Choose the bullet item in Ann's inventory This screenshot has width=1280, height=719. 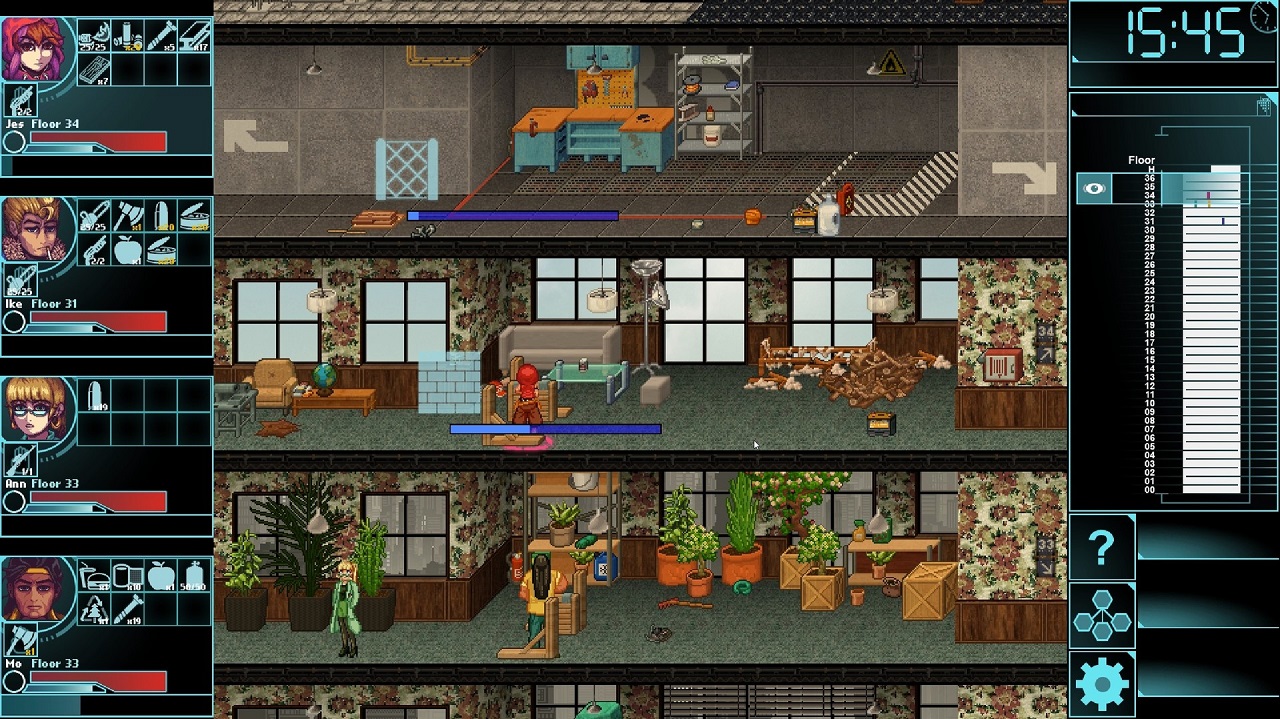click(94, 397)
